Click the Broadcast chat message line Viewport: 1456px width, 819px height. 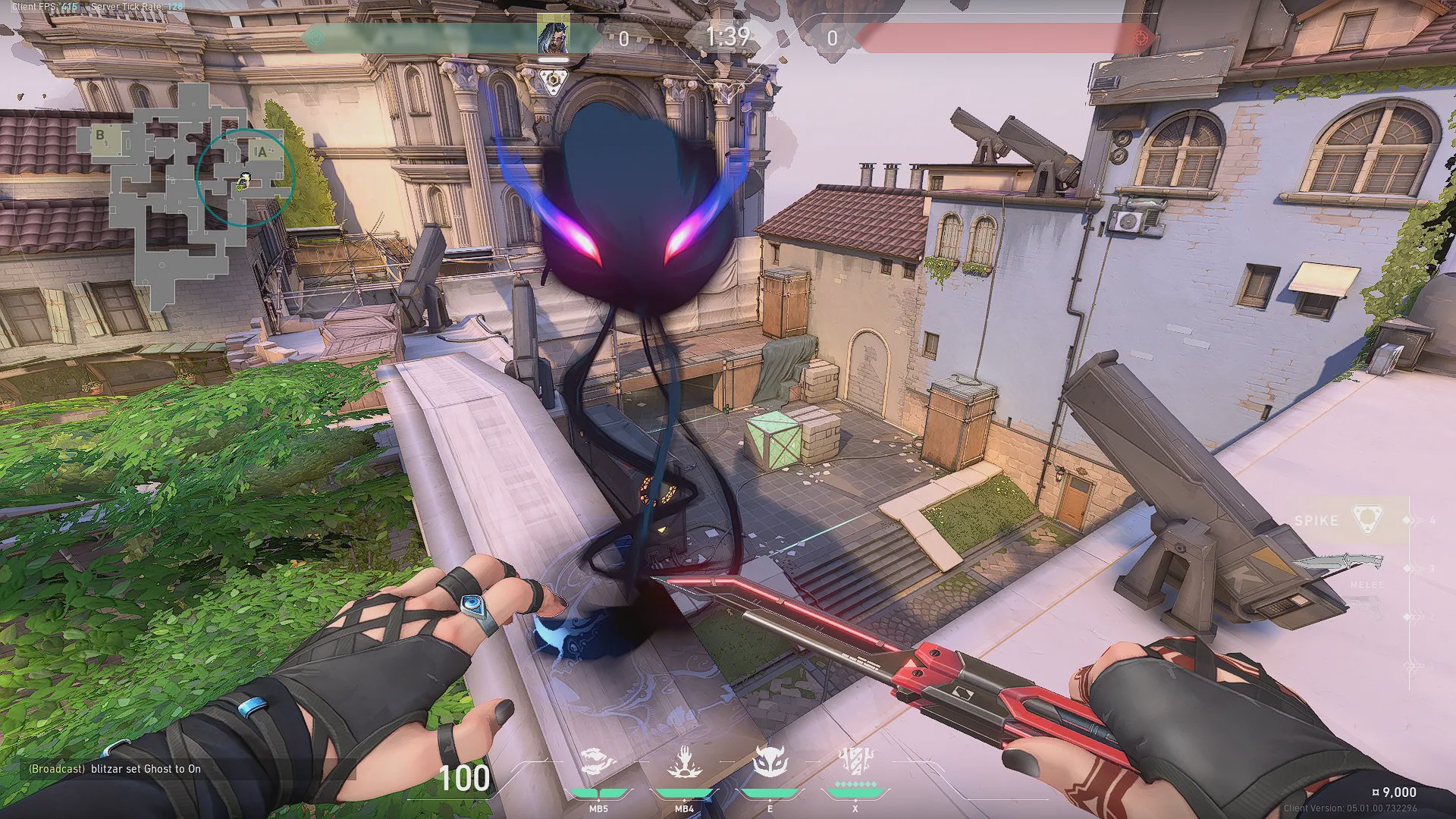pyautogui.click(x=115, y=769)
